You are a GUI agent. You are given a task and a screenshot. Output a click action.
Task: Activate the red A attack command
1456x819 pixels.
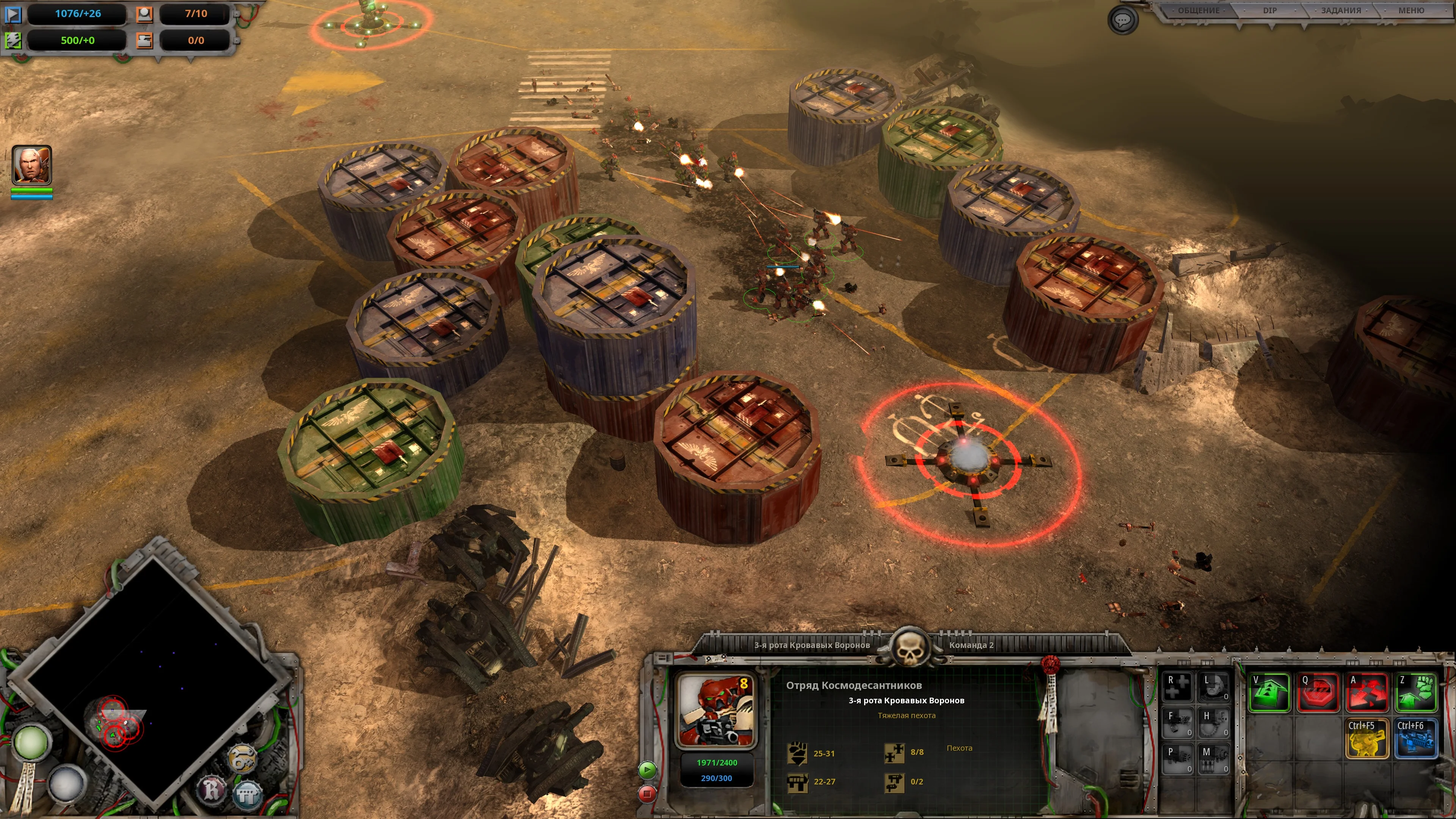click(x=1367, y=692)
